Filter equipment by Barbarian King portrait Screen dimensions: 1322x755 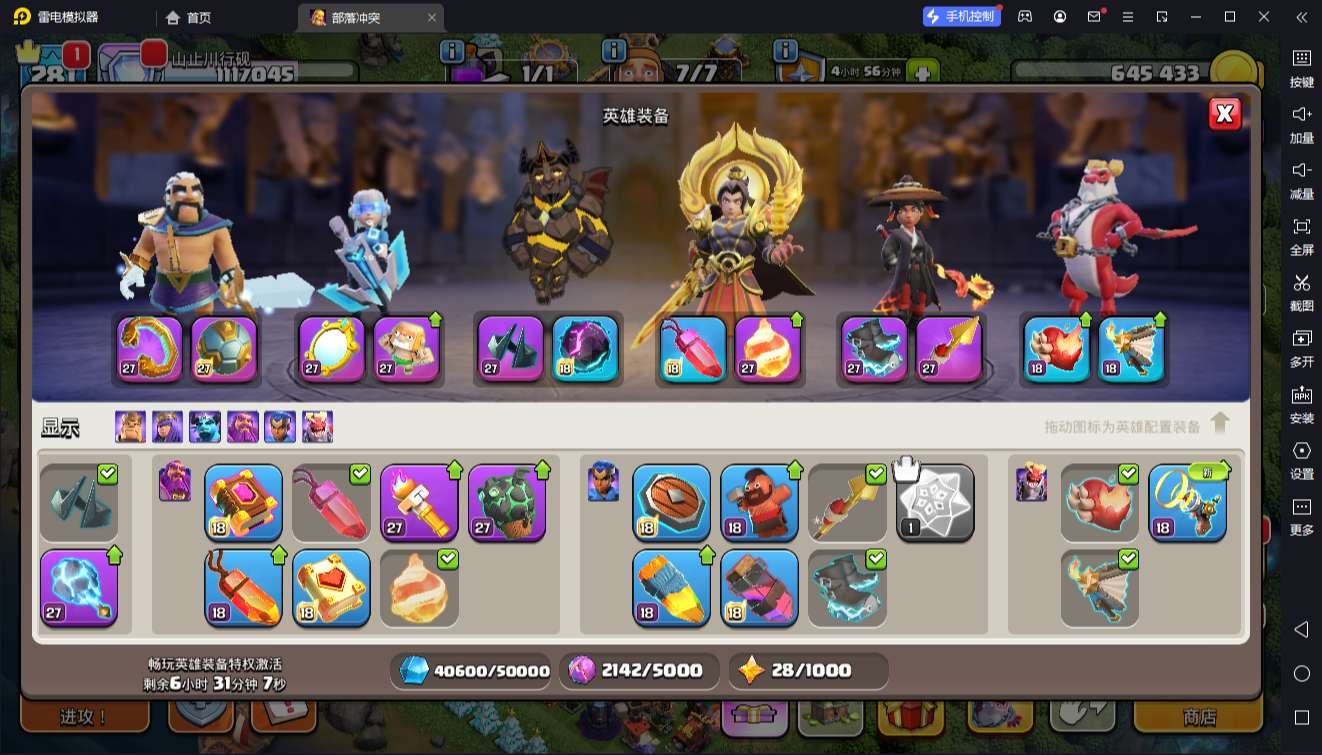(130, 427)
